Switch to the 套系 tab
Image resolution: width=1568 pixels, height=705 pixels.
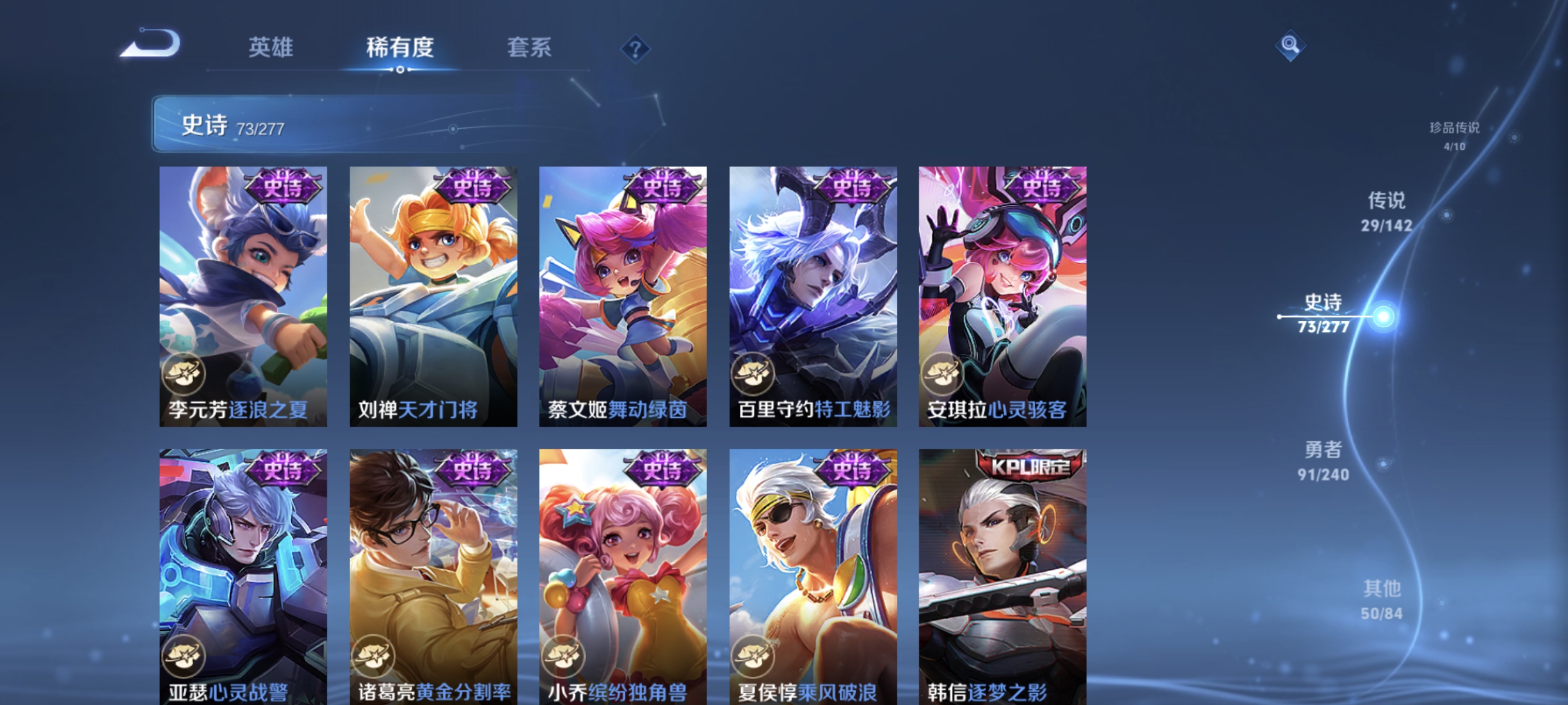tap(530, 47)
